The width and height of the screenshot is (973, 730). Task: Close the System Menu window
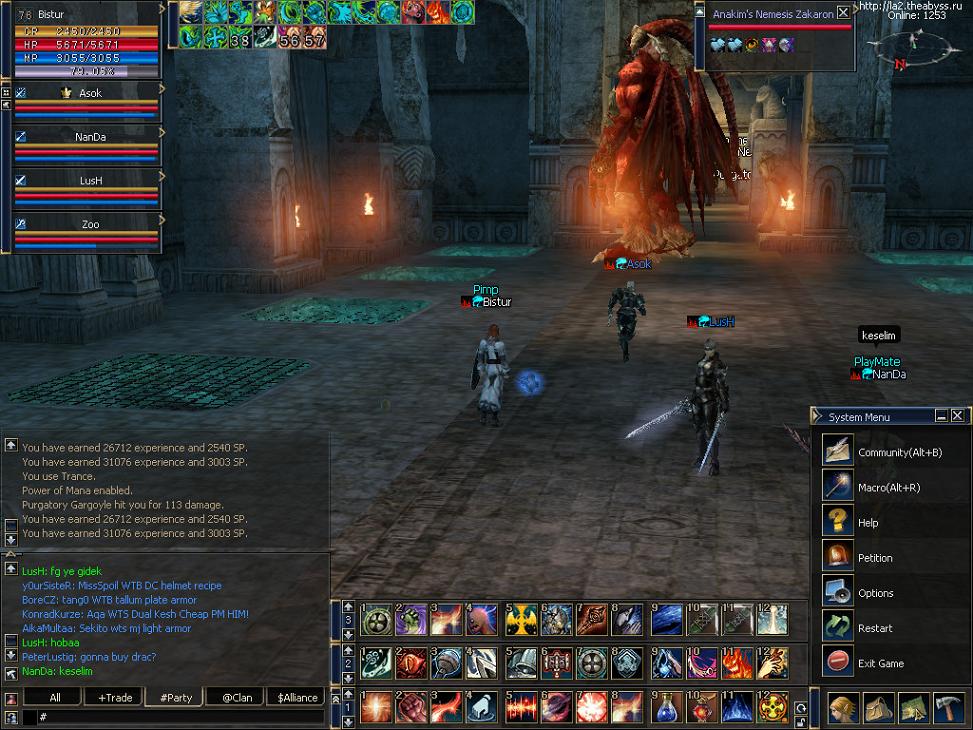click(x=957, y=416)
